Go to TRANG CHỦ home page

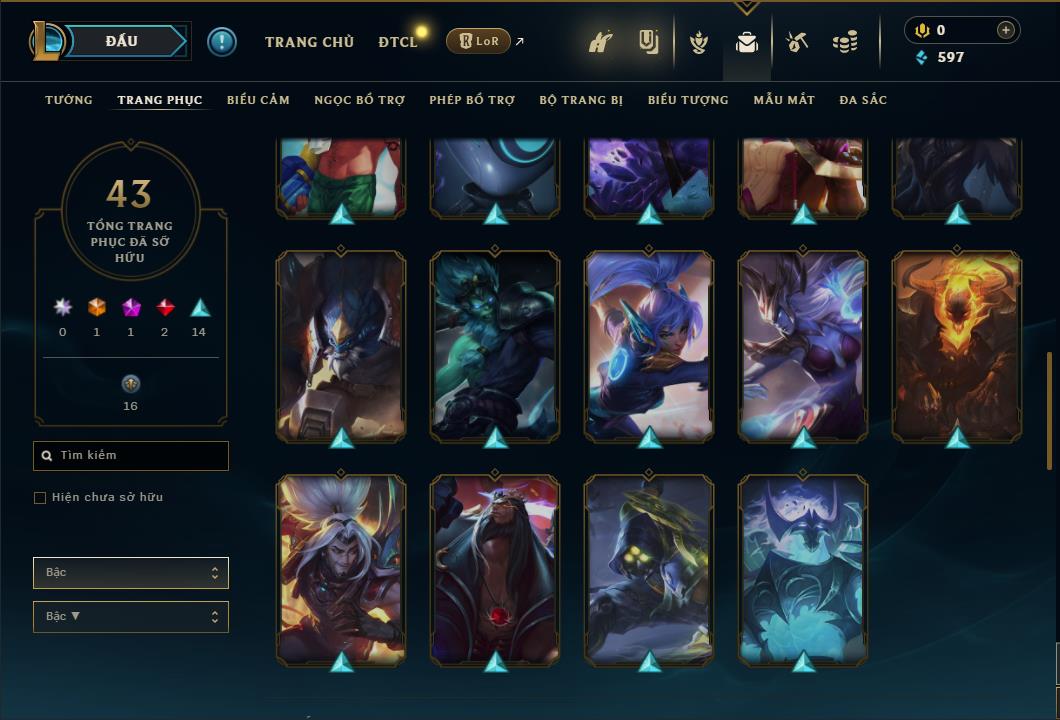tap(309, 42)
